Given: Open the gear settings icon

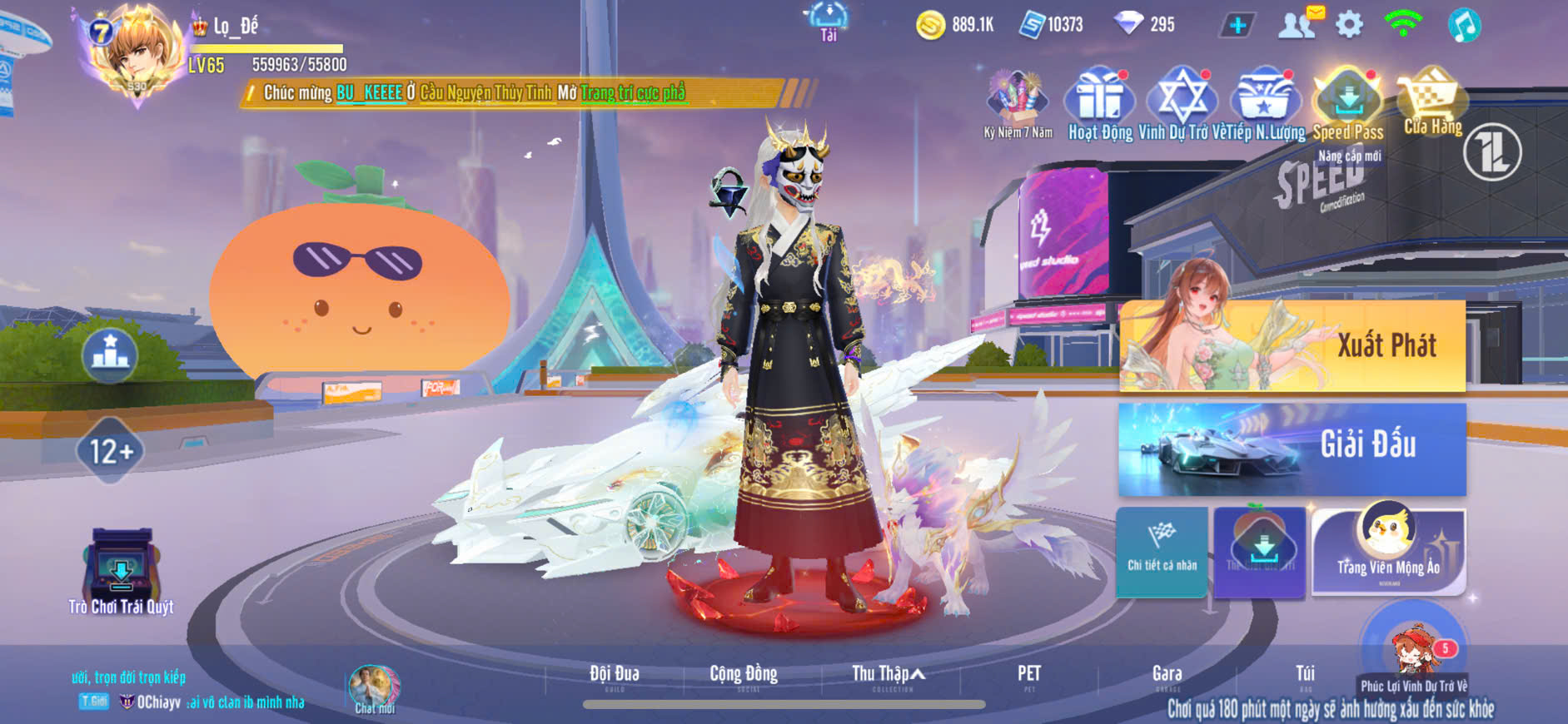Looking at the screenshot, I should pos(1349,25).
